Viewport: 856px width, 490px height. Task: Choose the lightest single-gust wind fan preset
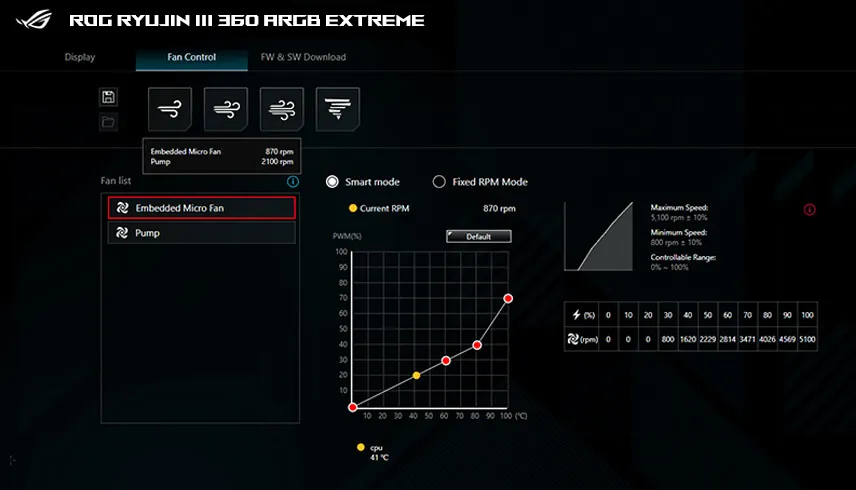pyautogui.click(x=170, y=109)
